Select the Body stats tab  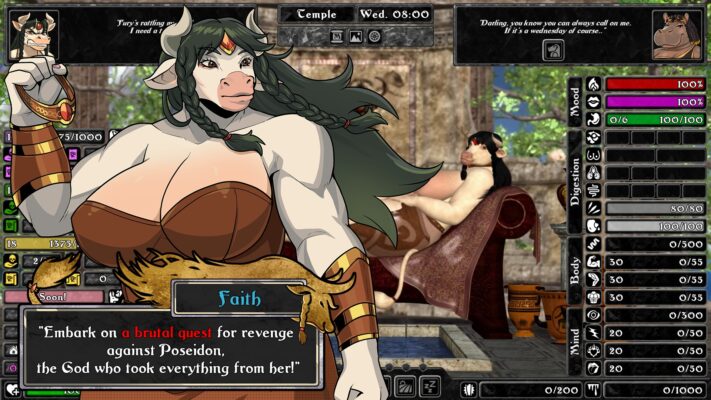click(575, 271)
